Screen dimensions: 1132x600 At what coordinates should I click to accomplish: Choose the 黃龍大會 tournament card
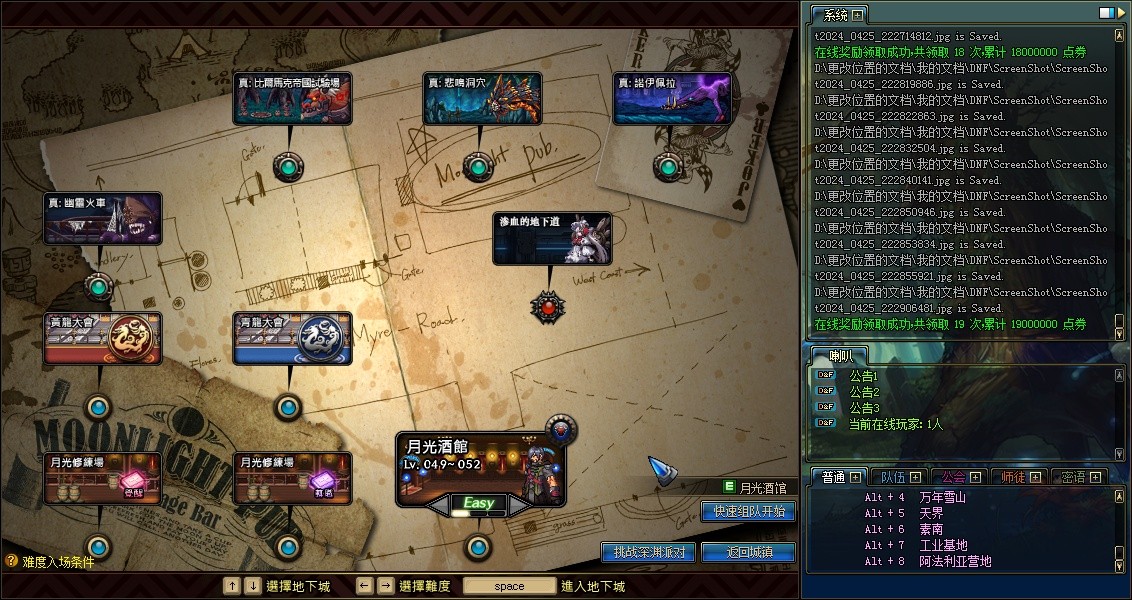click(103, 338)
